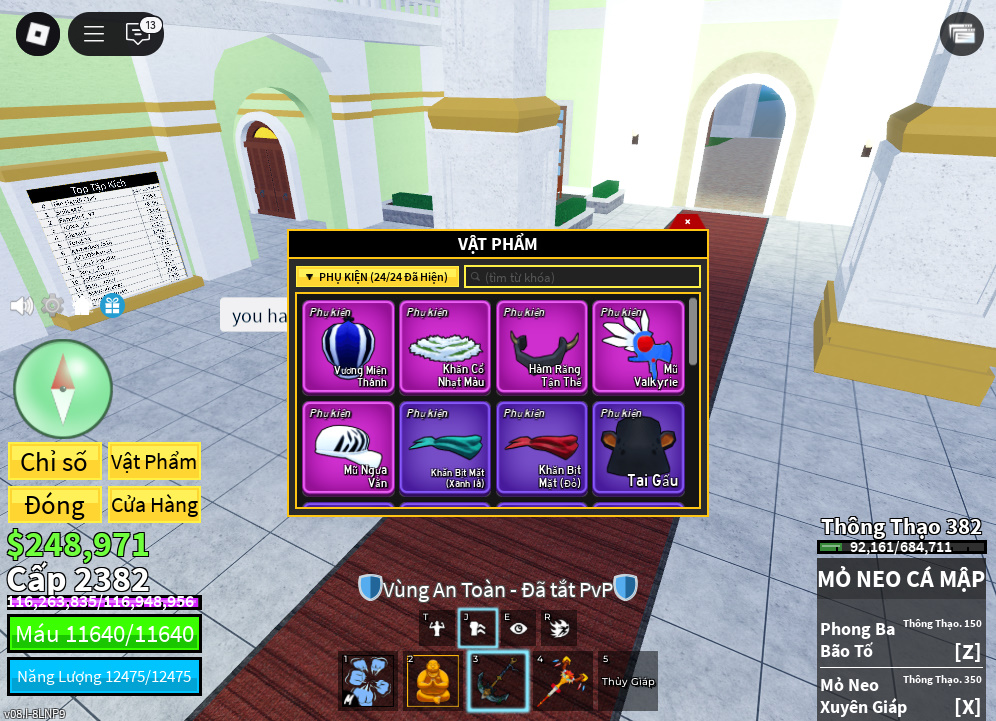Open the Roblox chat window
996x721 pixels.
pyautogui.click(x=138, y=34)
